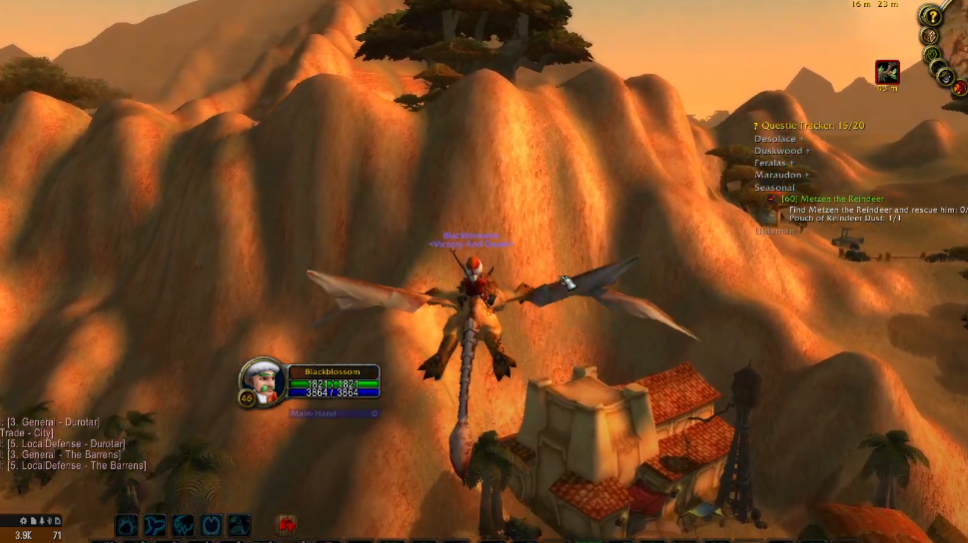Activate the blue whale-tail ability icon
This screenshot has width=968, height=543.
[155, 525]
